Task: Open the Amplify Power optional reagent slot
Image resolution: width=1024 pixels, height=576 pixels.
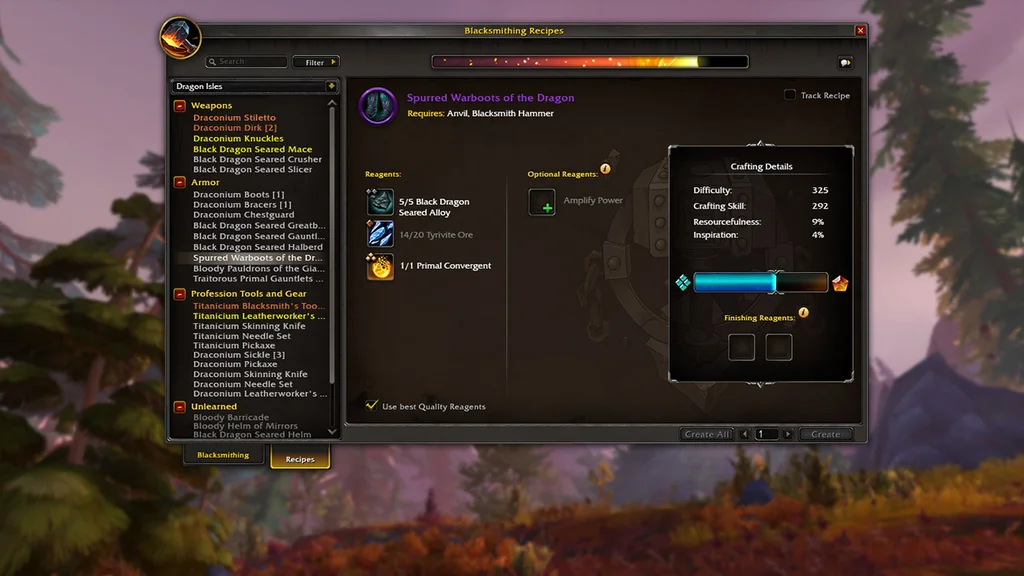Action: coord(542,202)
